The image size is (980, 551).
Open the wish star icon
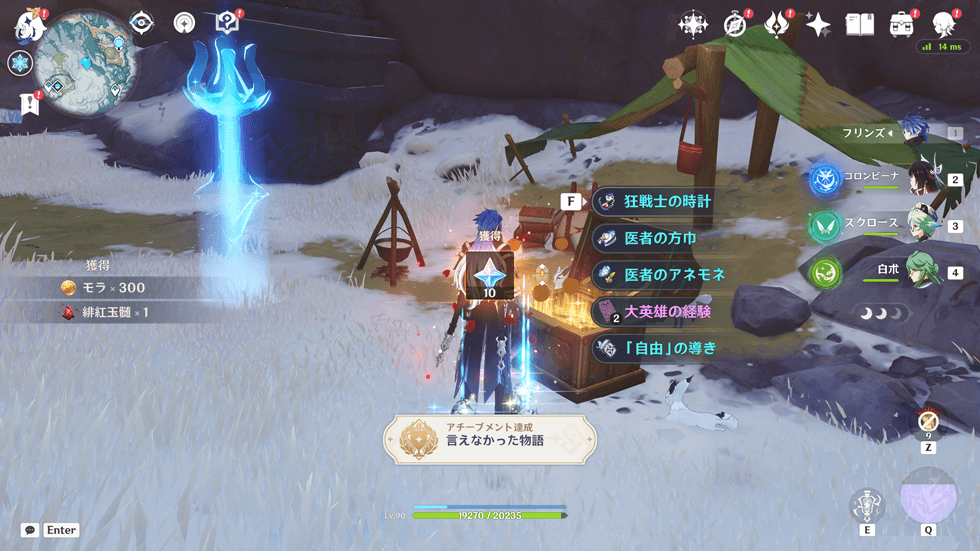[818, 25]
